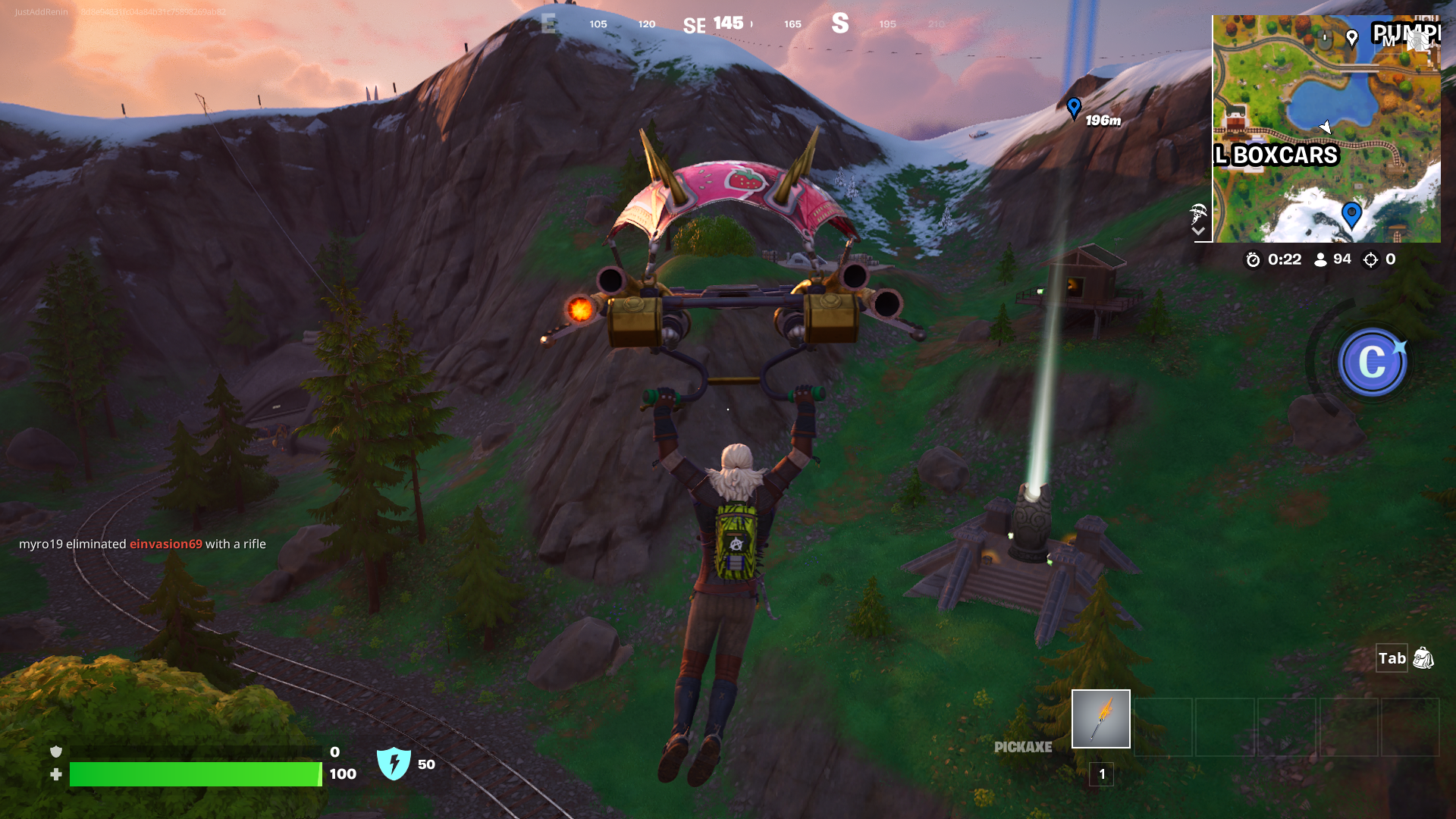This screenshot has height=819, width=1456.
Task: Click the shield icon beside the empty bar
Action: tap(55, 753)
